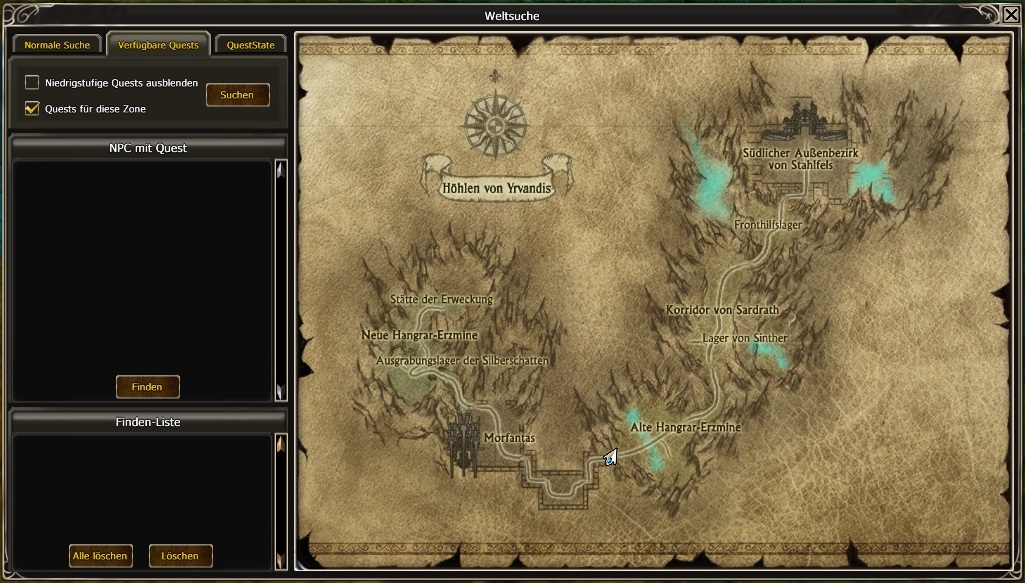Click Alle löschen button

(100, 555)
